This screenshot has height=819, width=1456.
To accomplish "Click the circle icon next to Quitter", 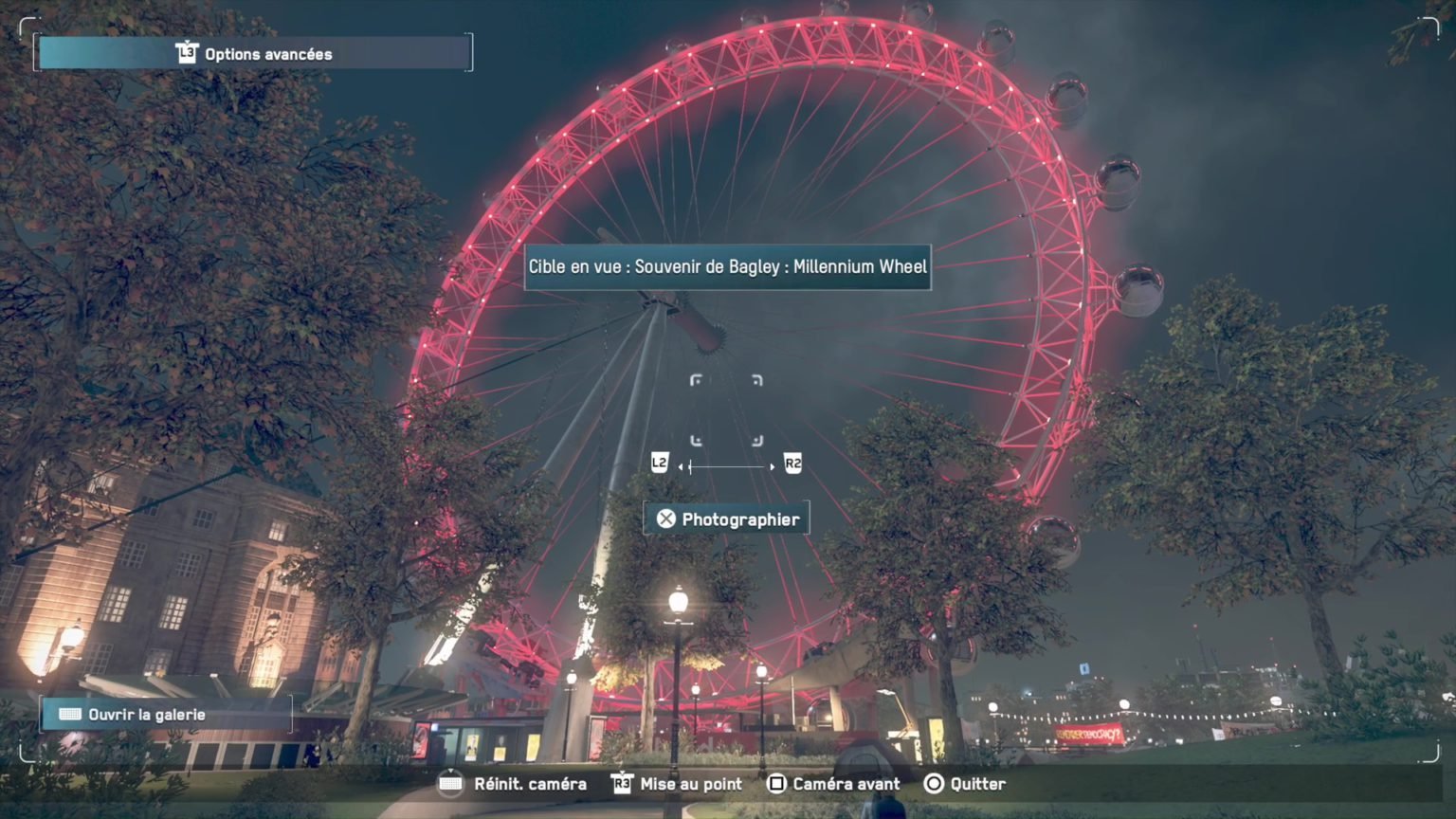I will tap(935, 784).
